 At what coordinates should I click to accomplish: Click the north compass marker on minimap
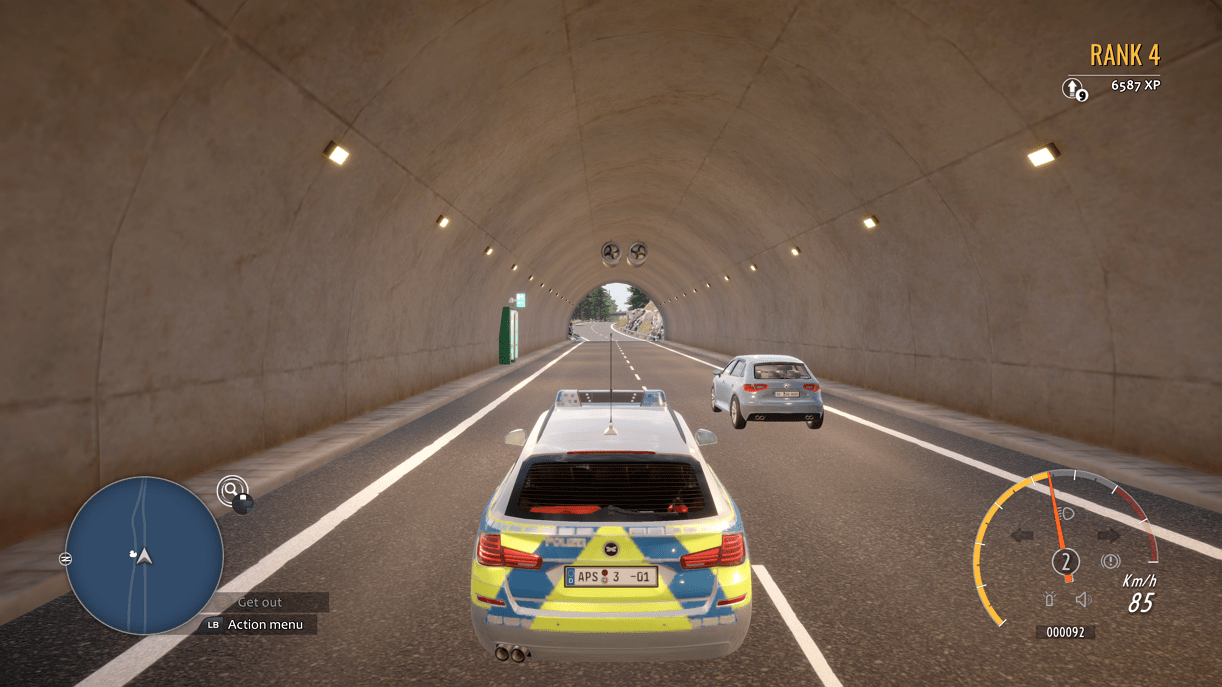pyautogui.click(x=66, y=557)
